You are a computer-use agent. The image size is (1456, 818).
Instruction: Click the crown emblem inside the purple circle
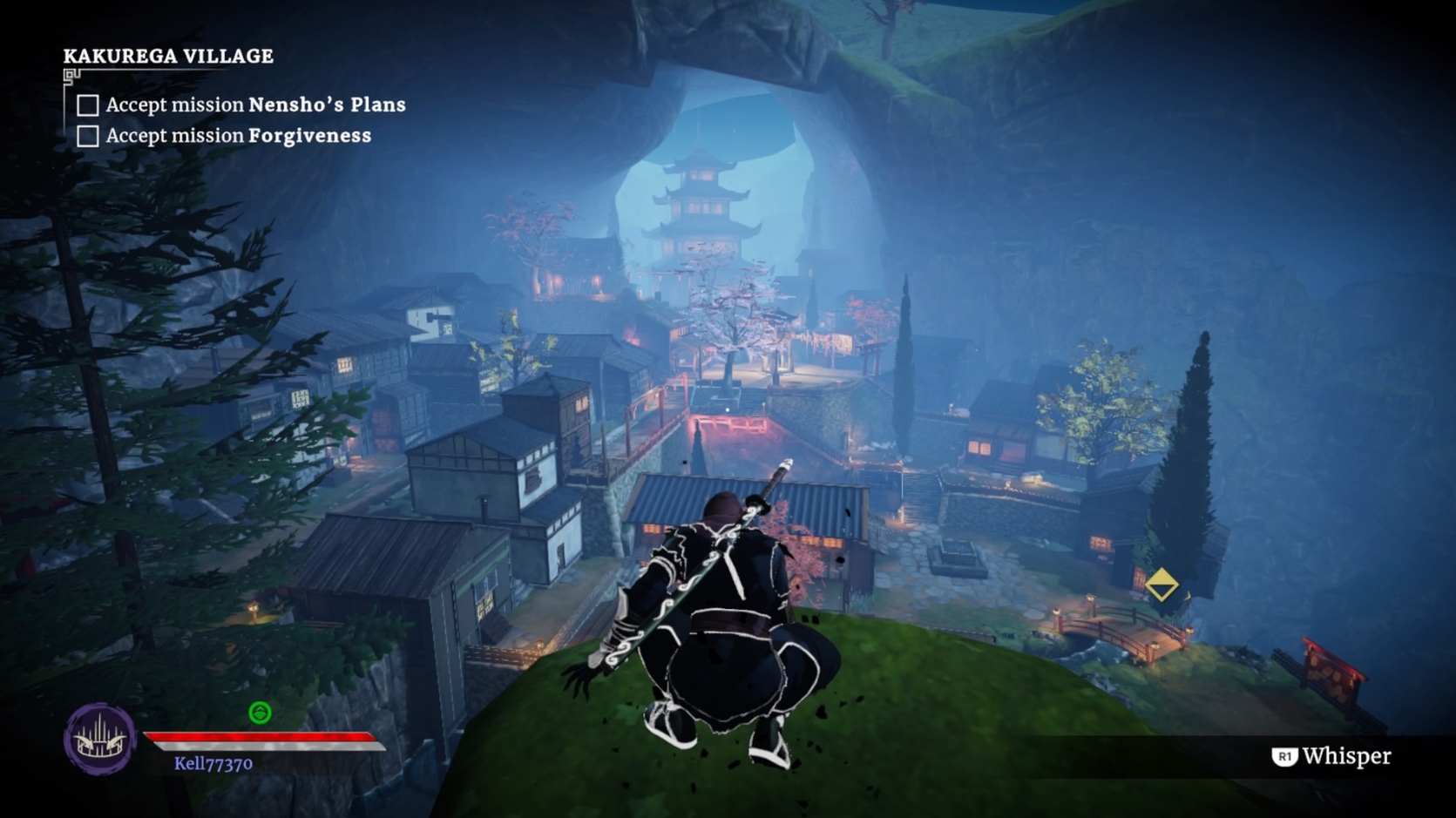click(x=98, y=739)
